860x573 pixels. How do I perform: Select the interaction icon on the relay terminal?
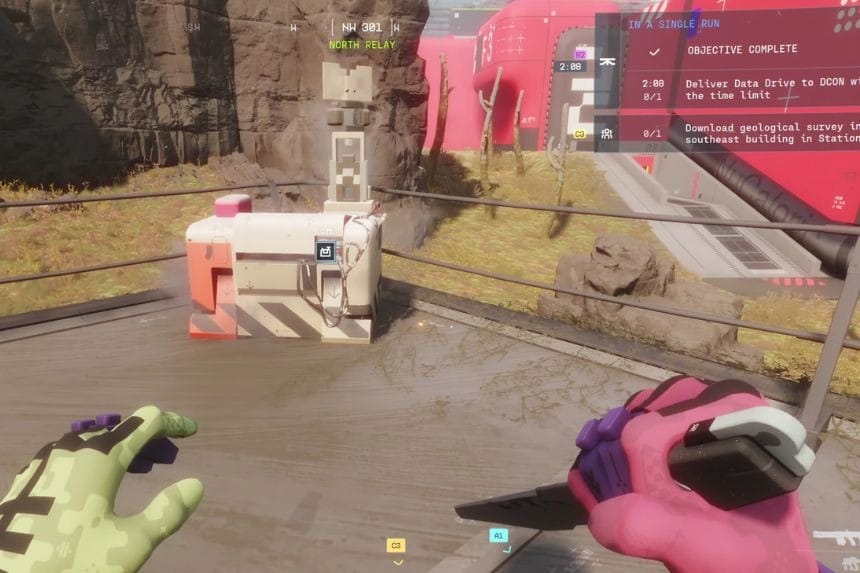coord(324,250)
